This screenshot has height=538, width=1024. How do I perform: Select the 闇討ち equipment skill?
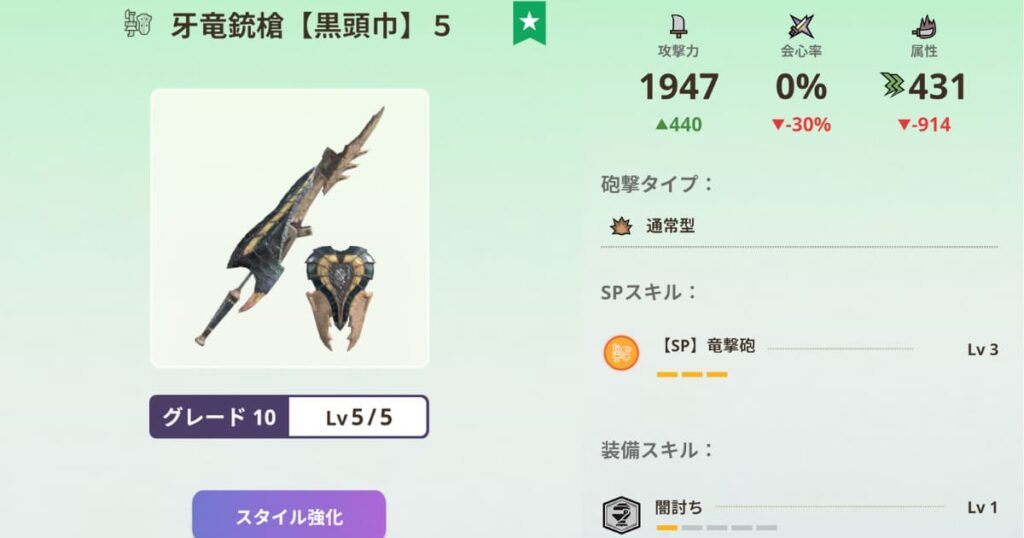678,508
